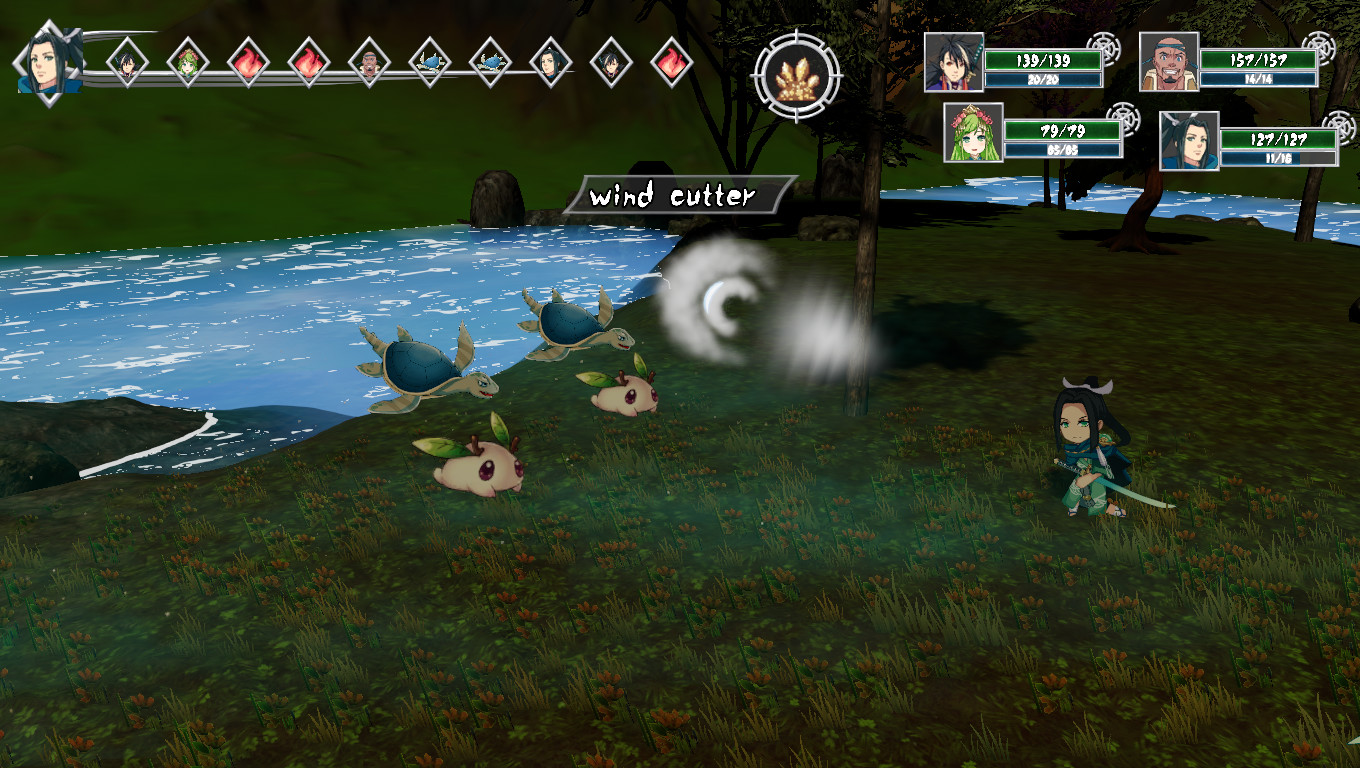Select the green-haired priestess icon on the turn timeline
Image resolution: width=1360 pixels, height=768 pixels.
click(186, 62)
